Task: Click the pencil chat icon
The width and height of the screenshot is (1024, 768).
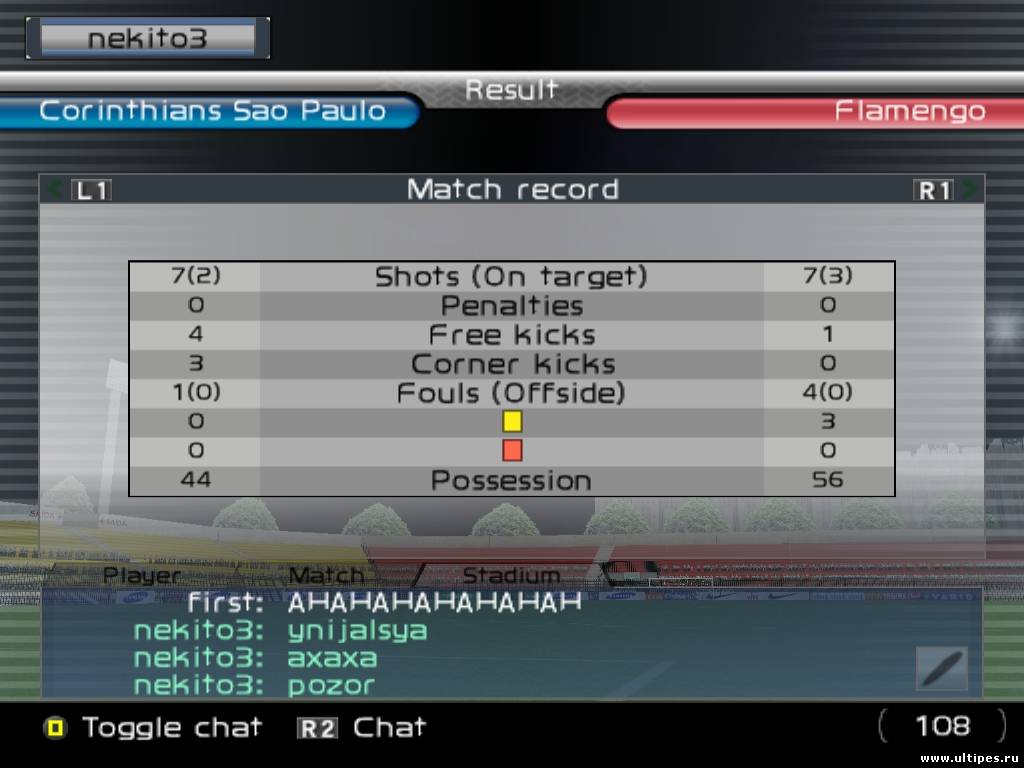Action: tap(941, 668)
